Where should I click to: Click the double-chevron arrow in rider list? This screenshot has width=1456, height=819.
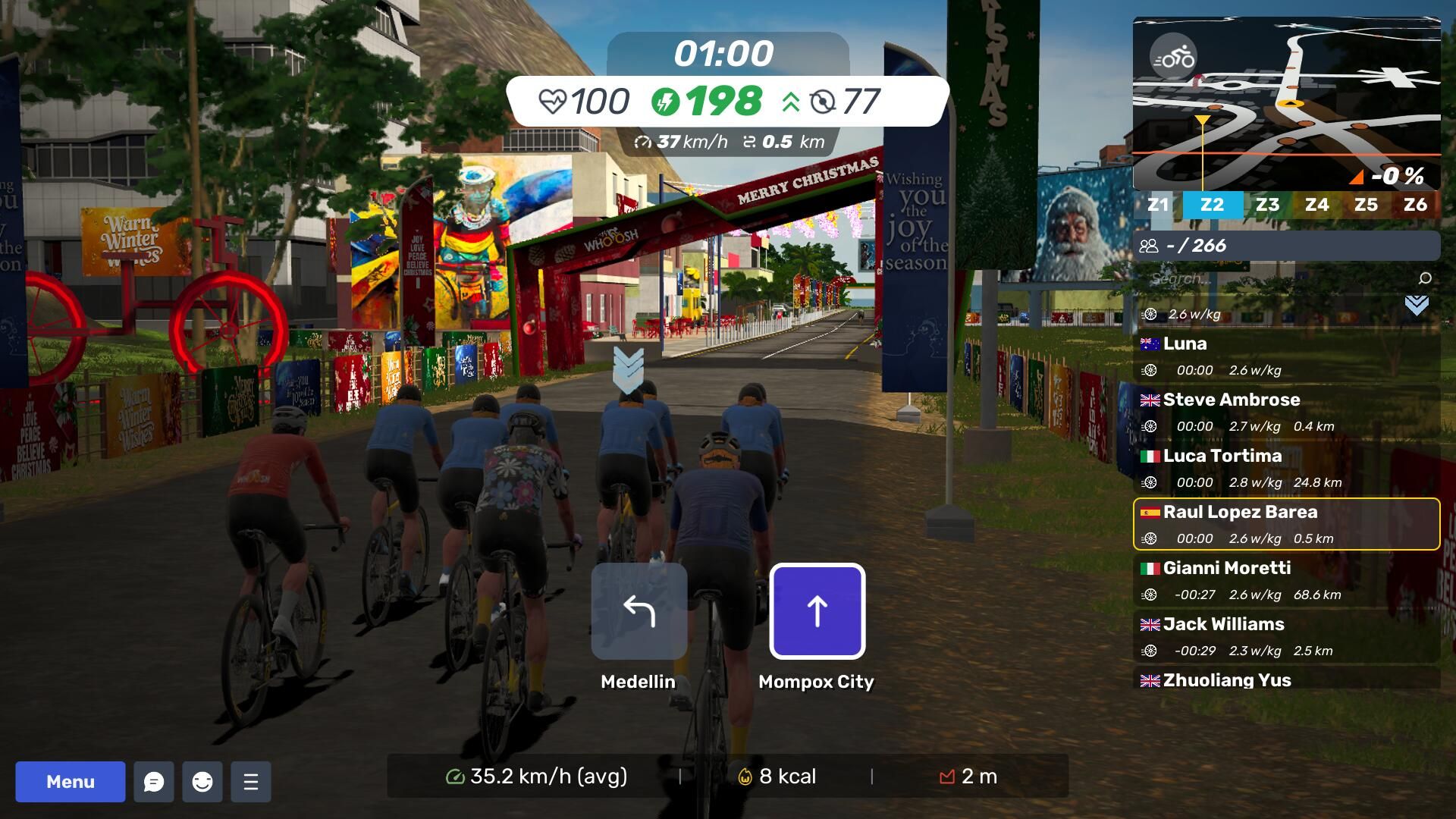point(1417,306)
